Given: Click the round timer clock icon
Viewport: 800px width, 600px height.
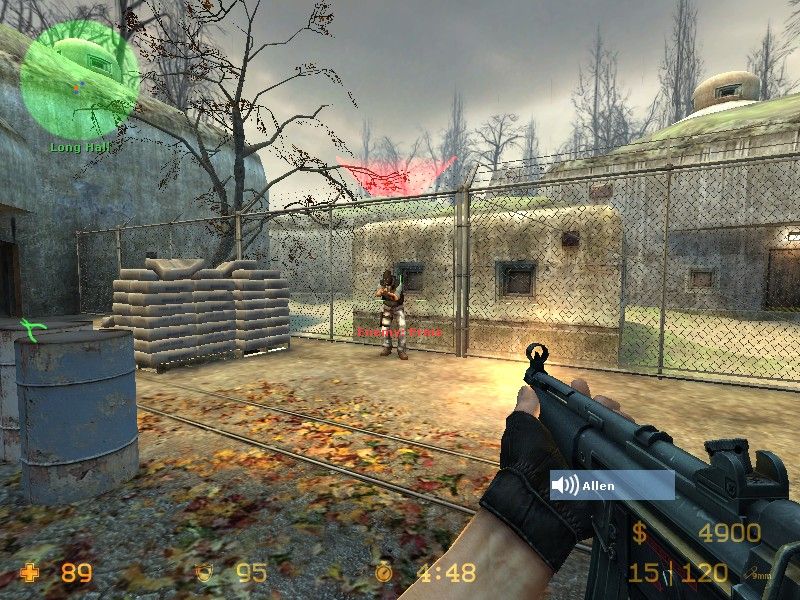Looking at the screenshot, I should pyautogui.click(x=386, y=574).
